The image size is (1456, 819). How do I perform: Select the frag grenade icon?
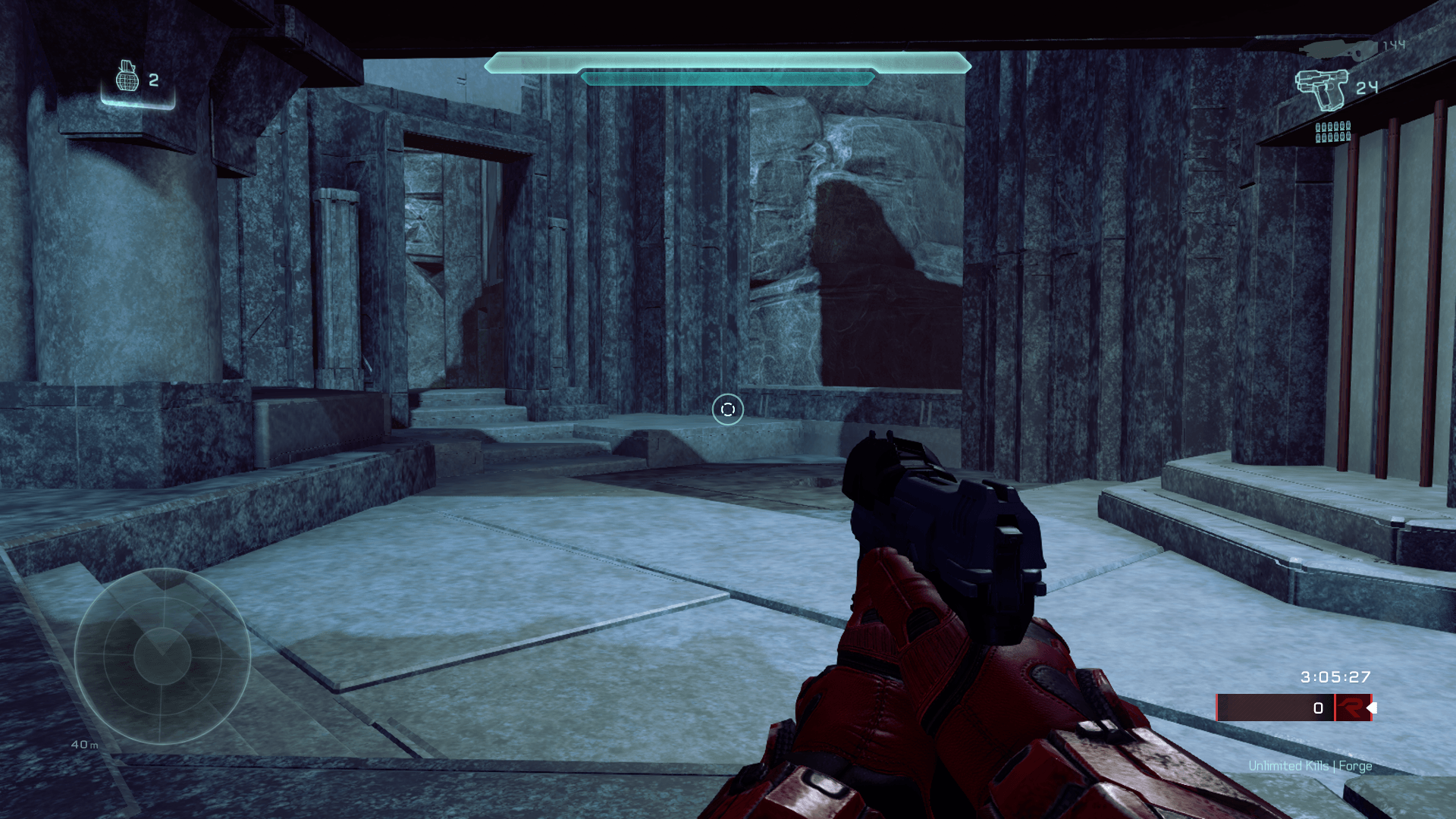tap(127, 77)
